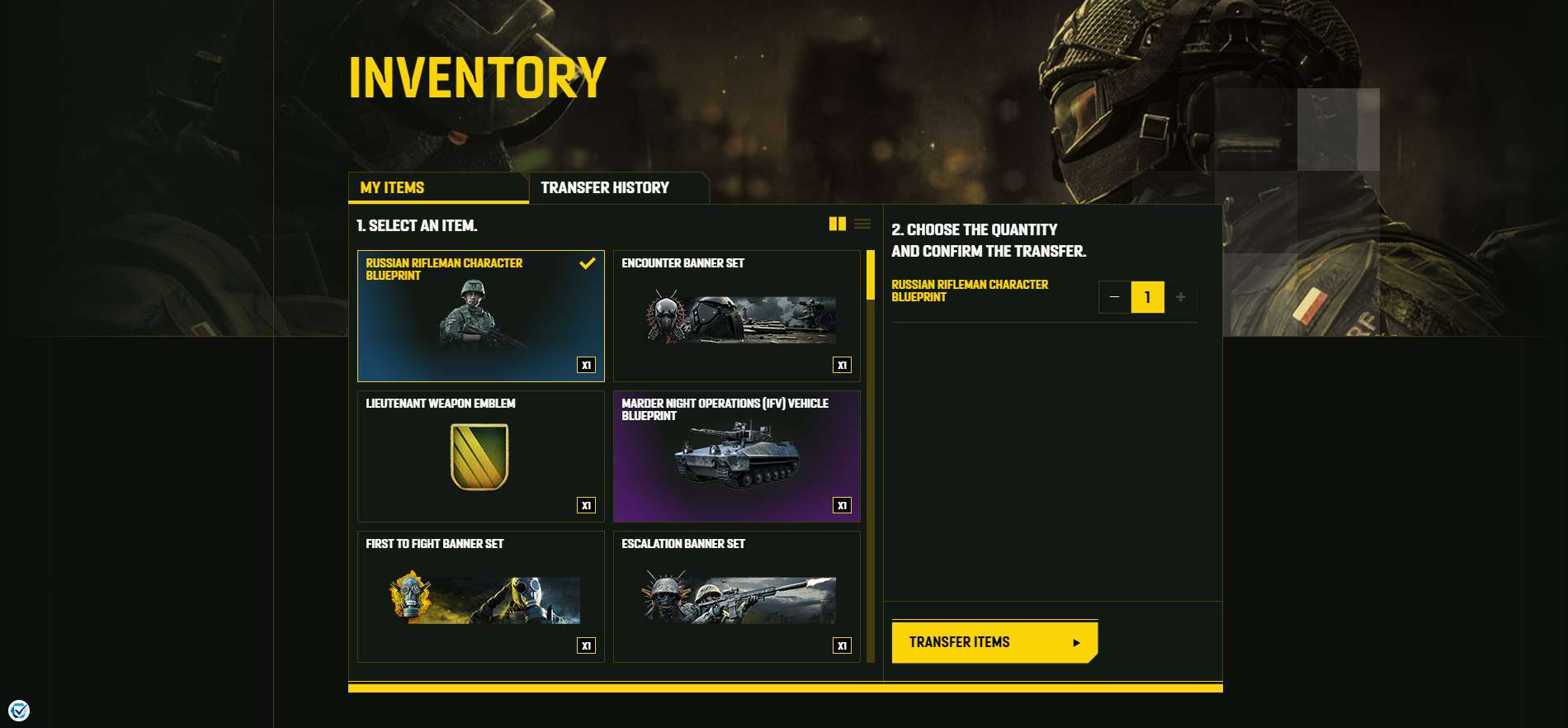Increase transfer quantity with plus button
1568x728 pixels.
[x=1181, y=297]
